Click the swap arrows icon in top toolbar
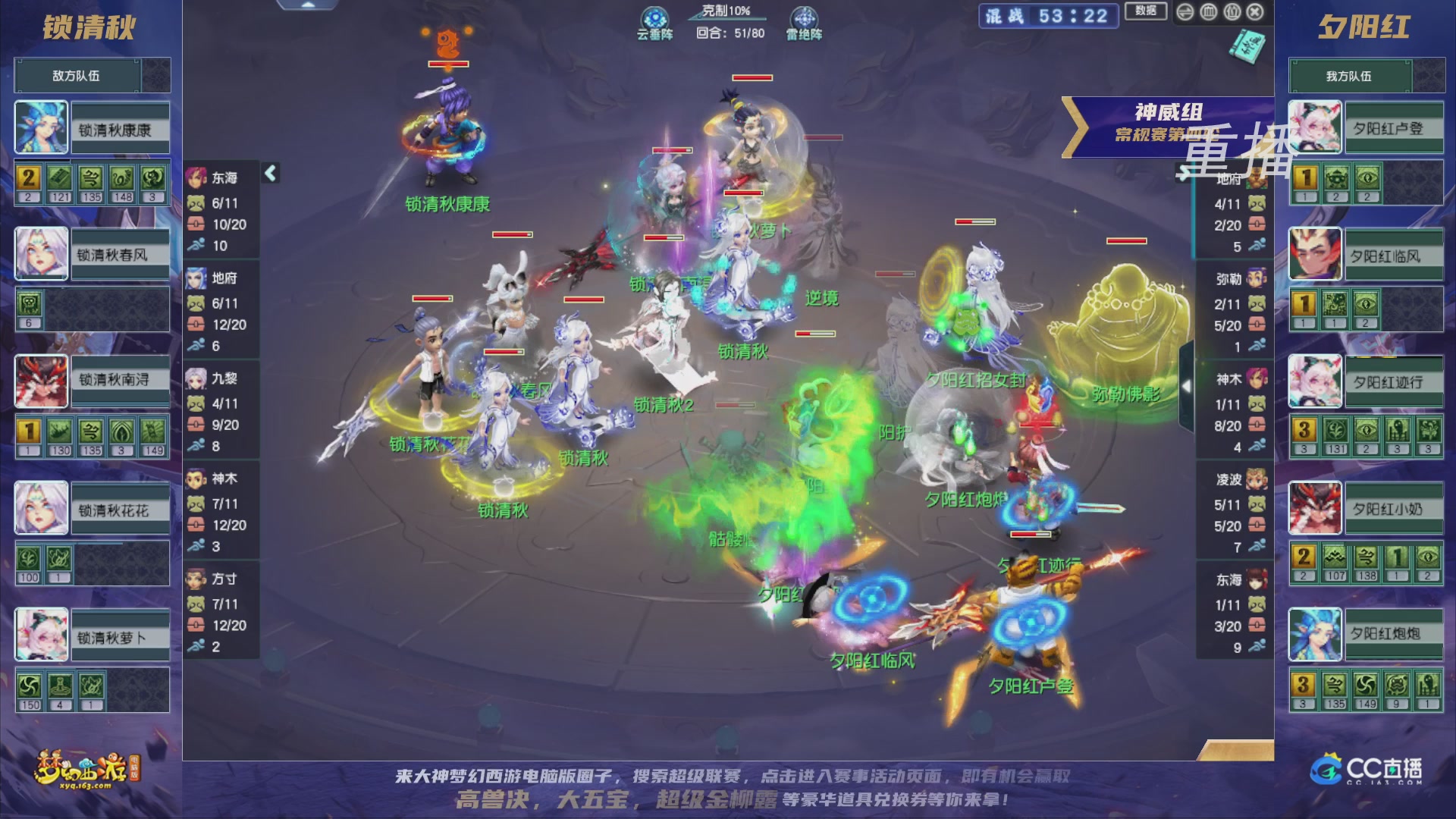This screenshot has width=1456, height=819. coord(1185,12)
